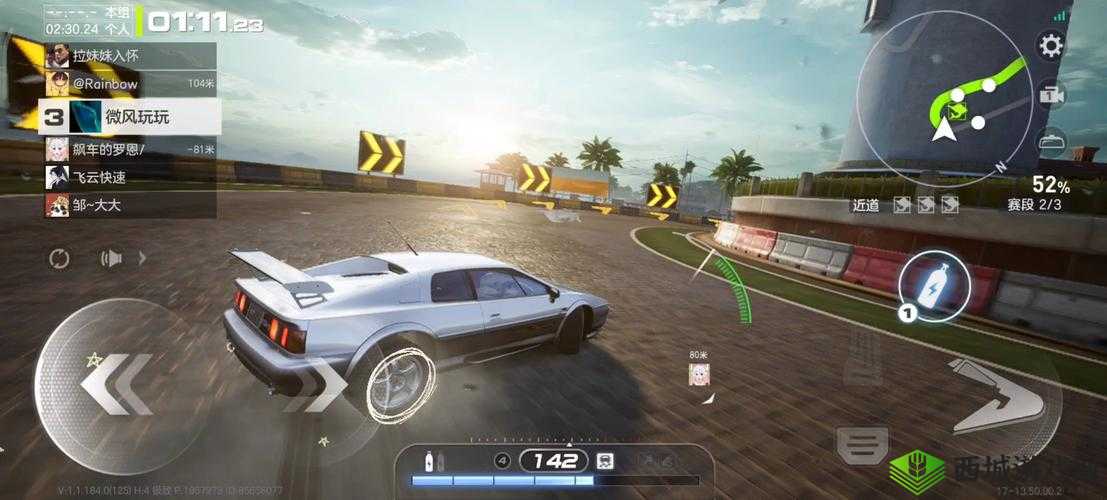Screen dimensions: 1107x500
Task: Toggle the horn speaker icon
Action: click(x=111, y=259)
